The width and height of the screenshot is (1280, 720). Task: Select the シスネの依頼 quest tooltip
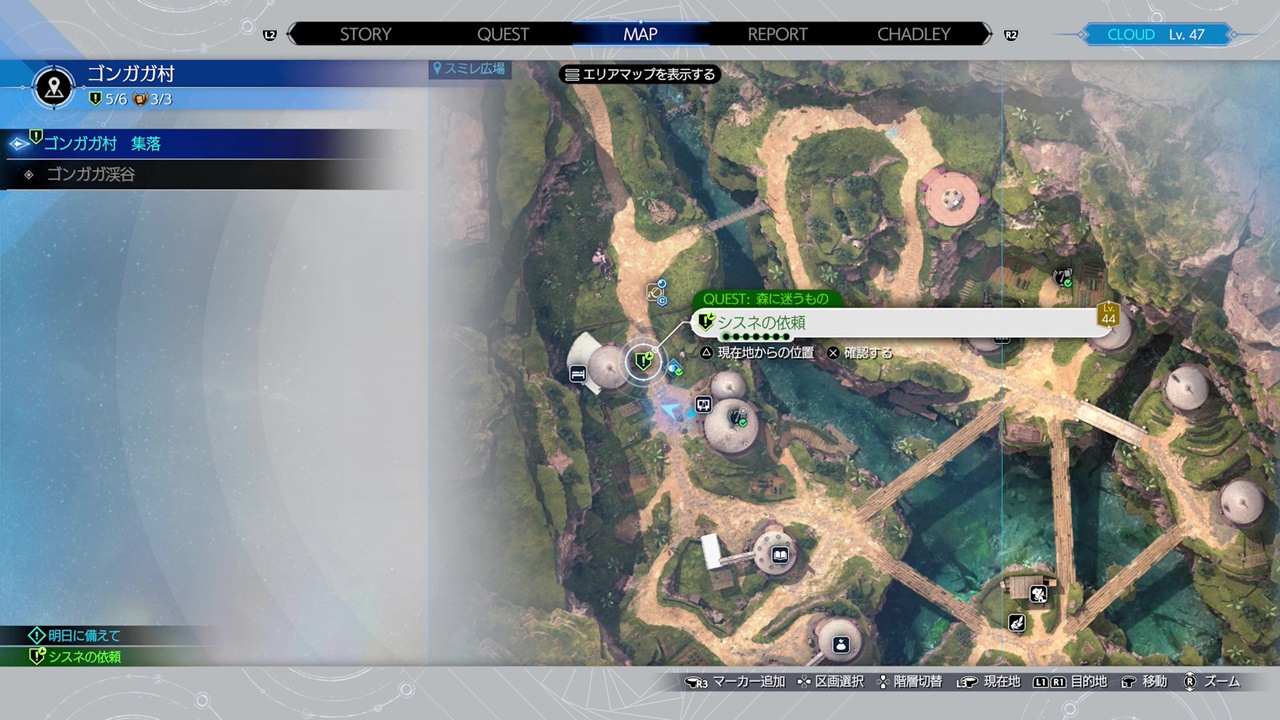coord(895,322)
